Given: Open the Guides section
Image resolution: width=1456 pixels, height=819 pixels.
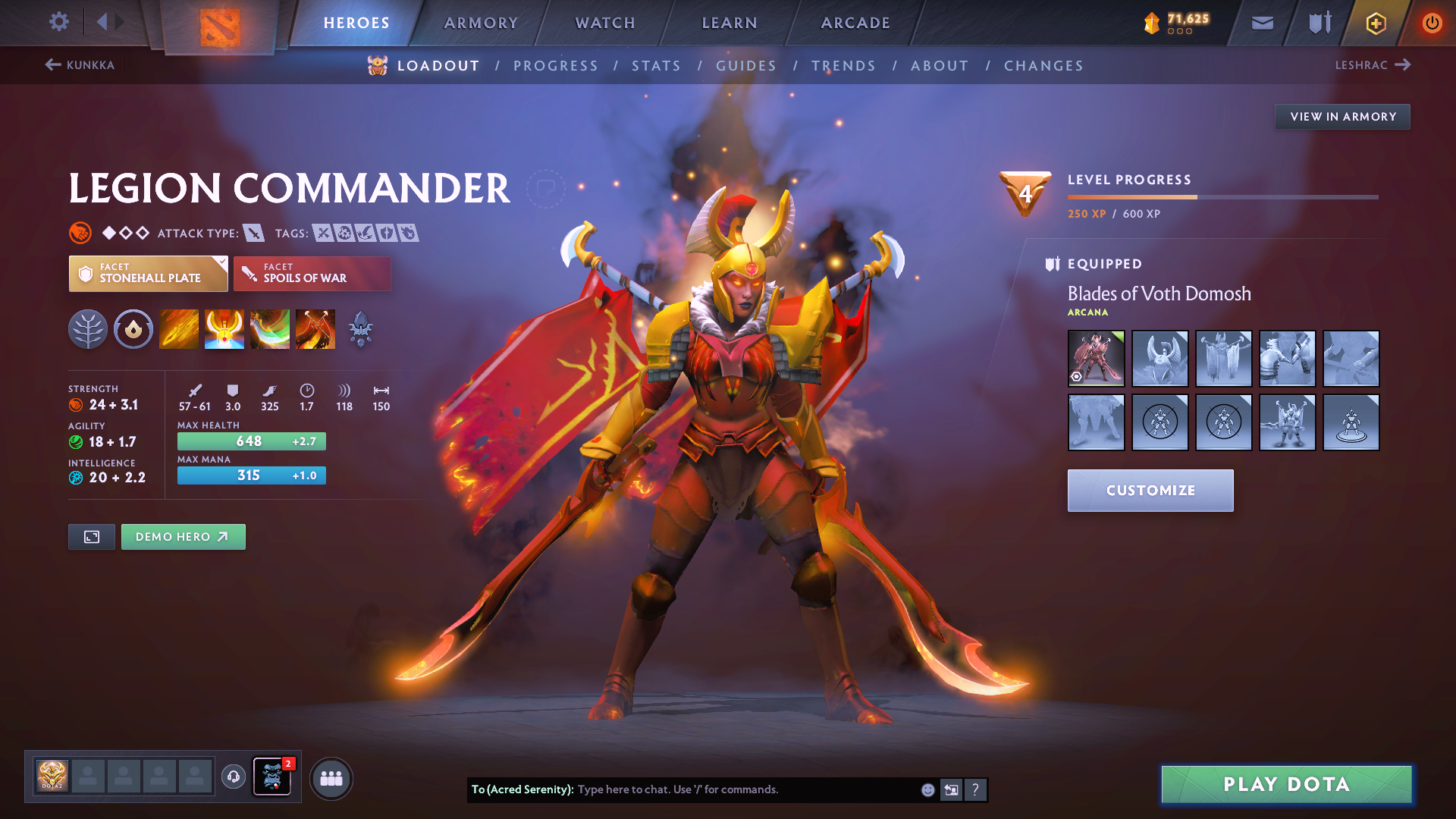Looking at the screenshot, I should pos(746,66).
